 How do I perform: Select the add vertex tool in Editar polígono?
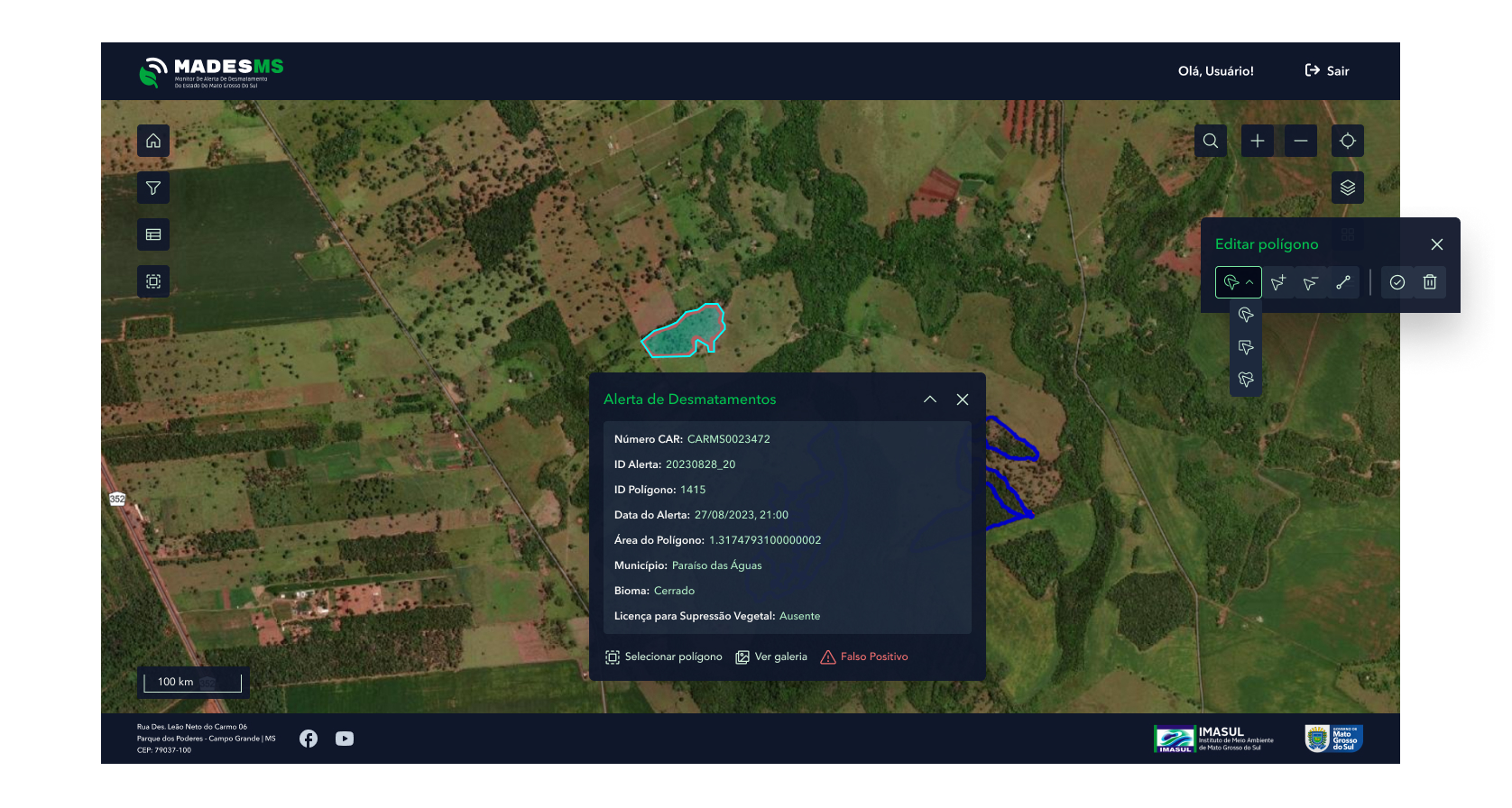coord(1277,281)
